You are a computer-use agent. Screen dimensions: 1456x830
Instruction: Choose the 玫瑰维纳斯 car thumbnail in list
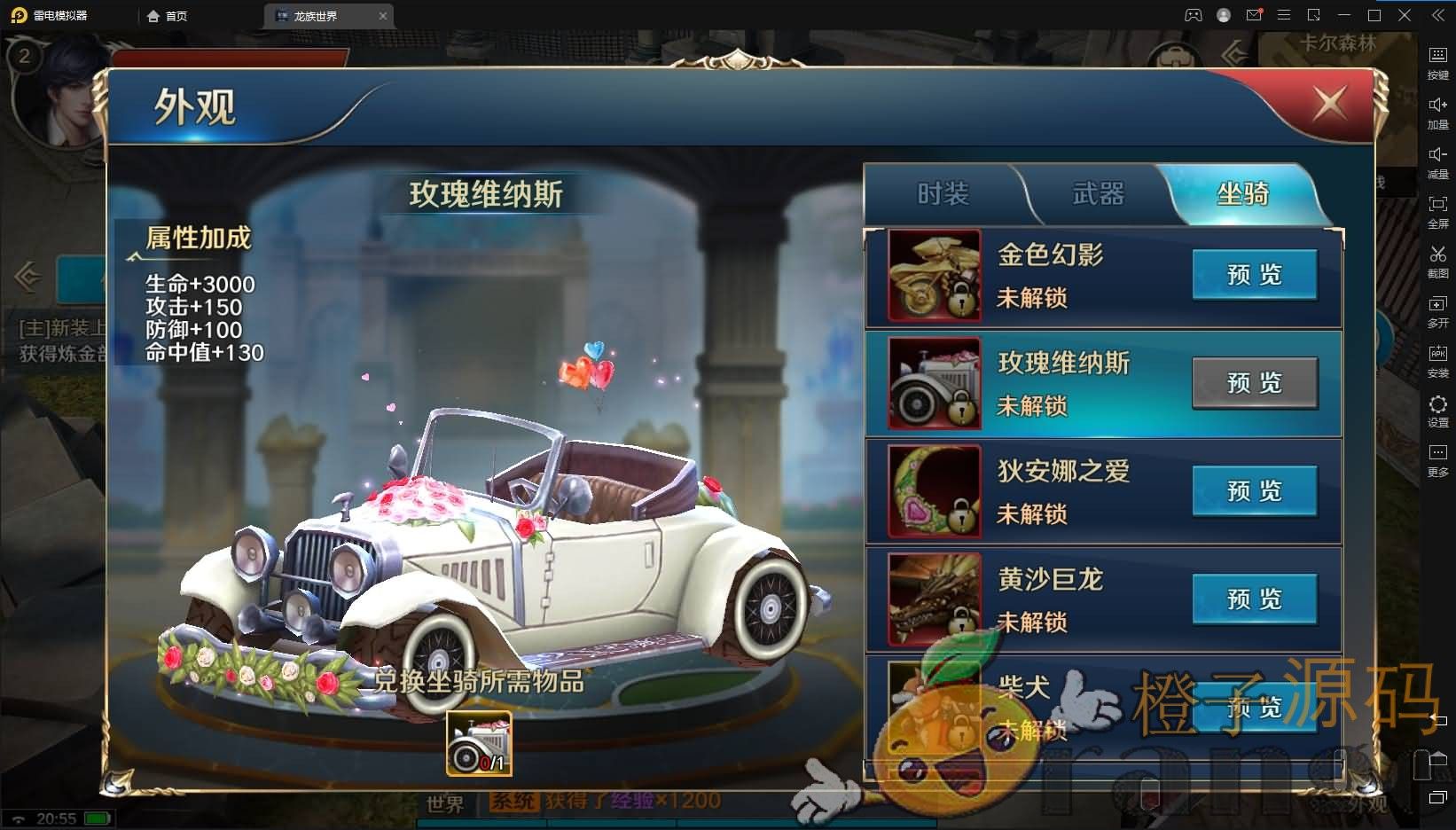pos(935,383)
